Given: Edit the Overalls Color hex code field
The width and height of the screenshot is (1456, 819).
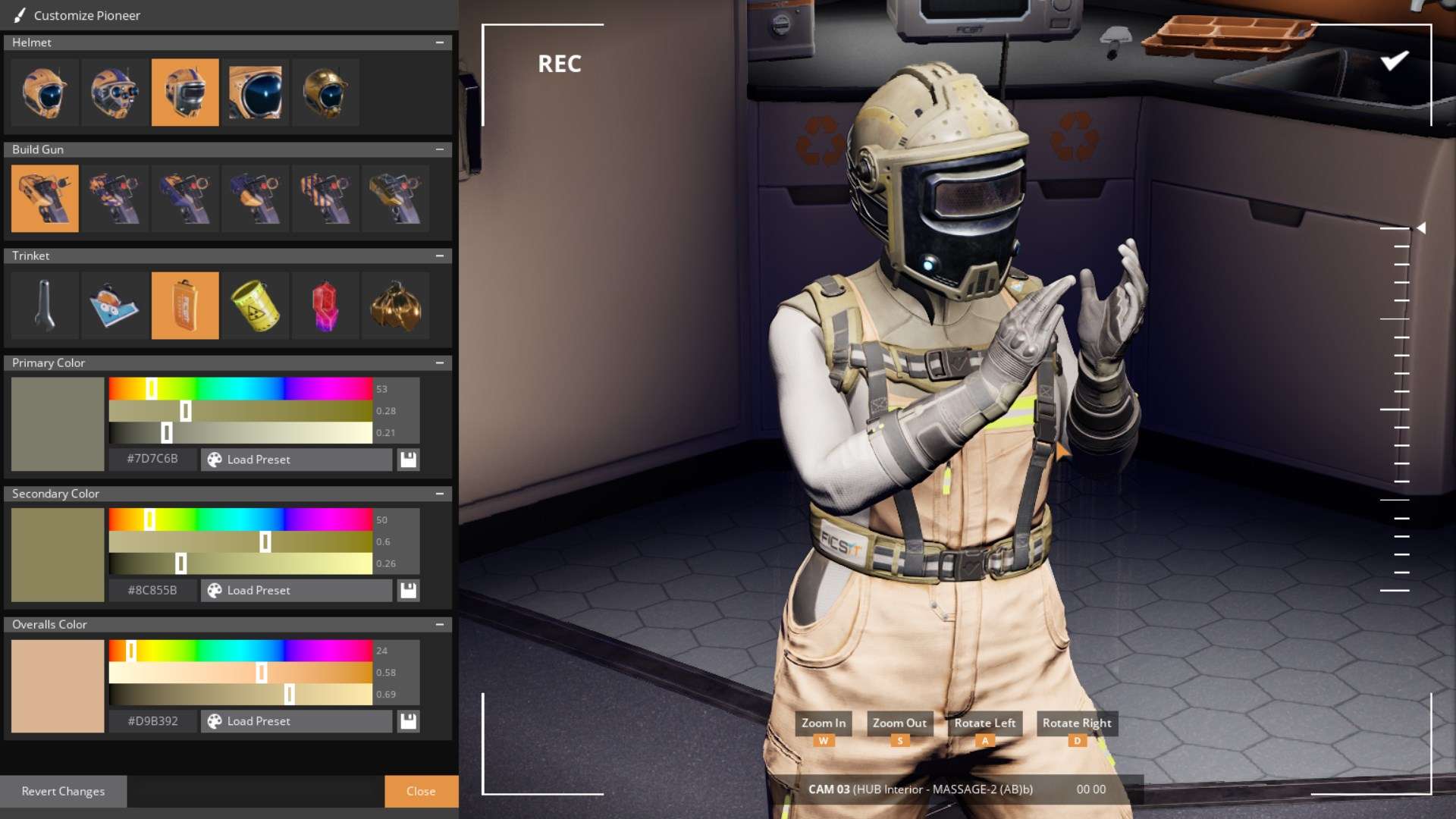Looking at the screenshot, I should click(x=152, y=721).
